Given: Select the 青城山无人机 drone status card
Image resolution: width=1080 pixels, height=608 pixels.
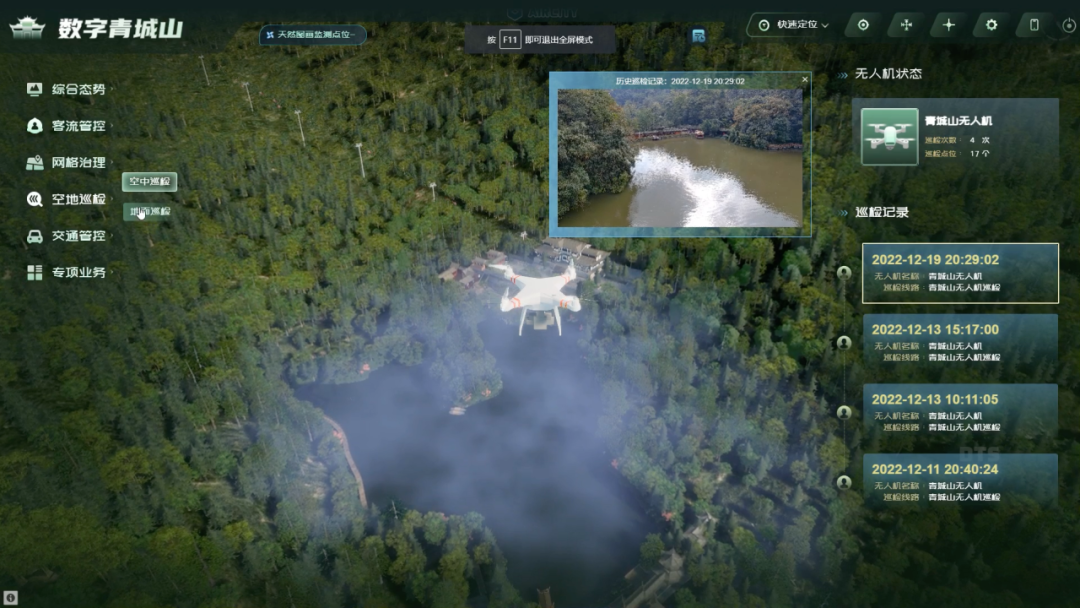Looking at the screenshot, I should coord(958,137).
